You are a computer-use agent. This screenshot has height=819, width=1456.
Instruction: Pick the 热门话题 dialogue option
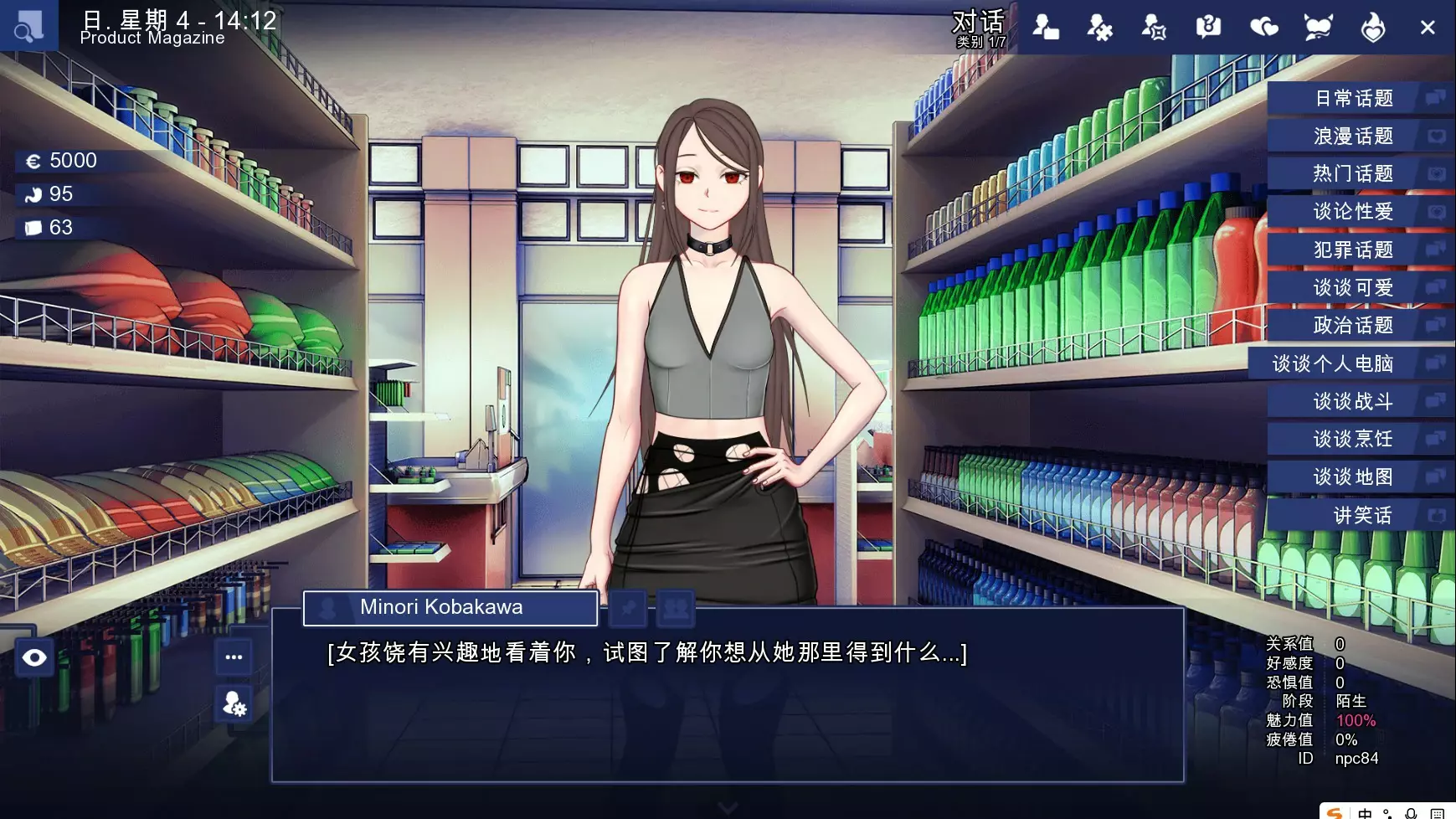(1353, 174)
